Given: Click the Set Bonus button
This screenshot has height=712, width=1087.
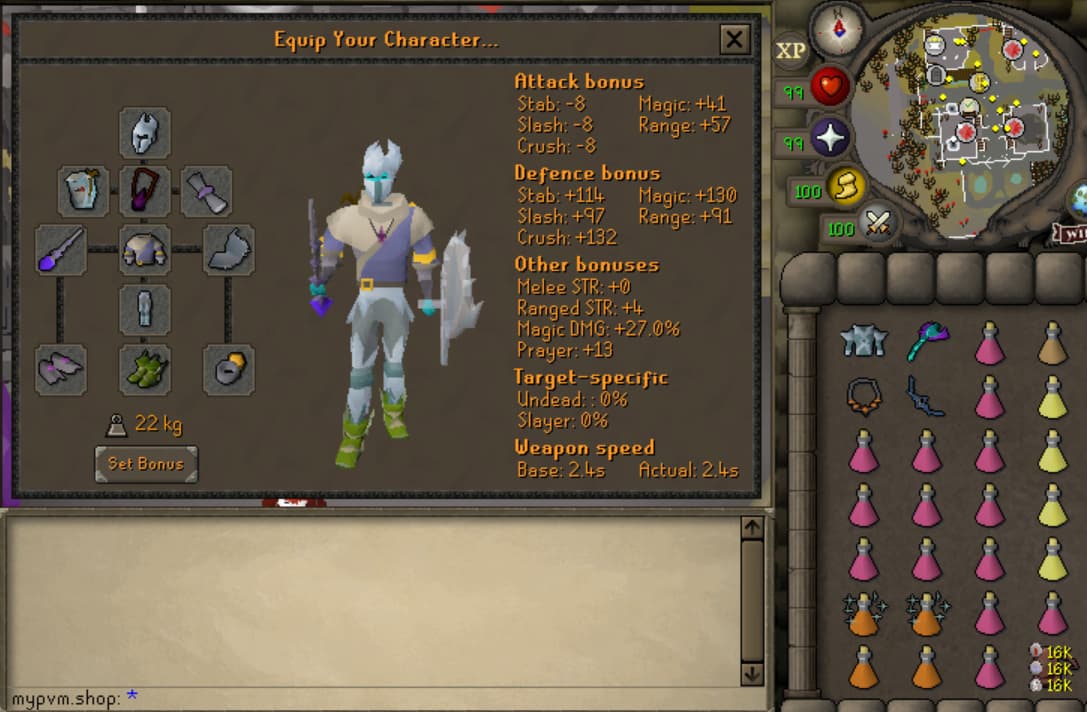Looking at the screenshot, I should [146, 464].
